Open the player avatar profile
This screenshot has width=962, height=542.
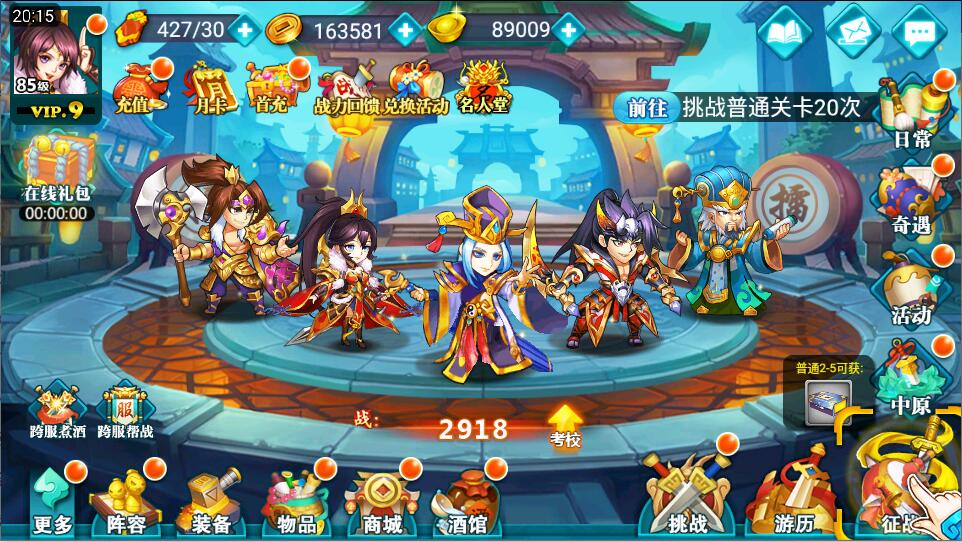[x=50, y=58]
